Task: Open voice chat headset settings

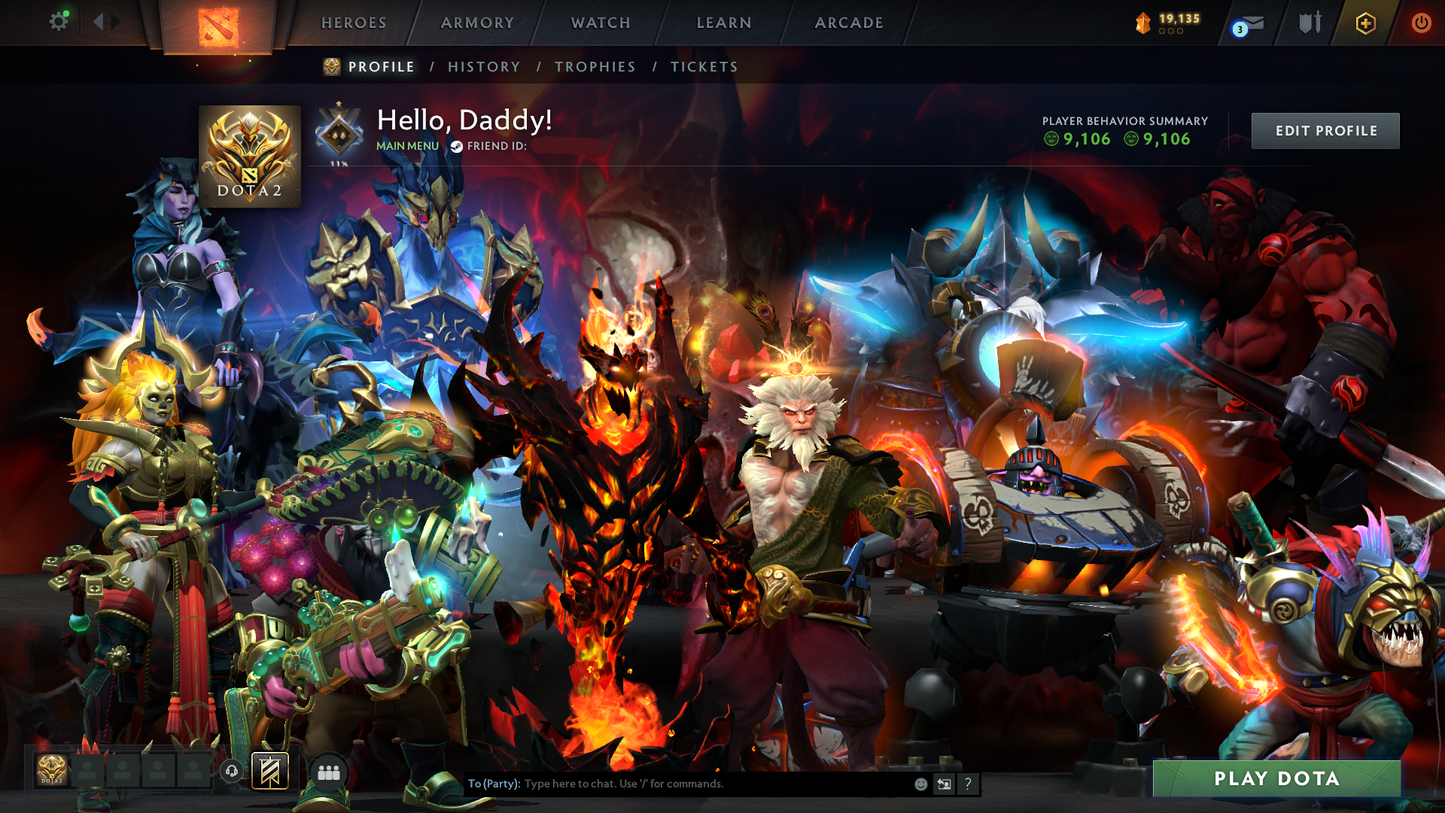Action: 231,771
